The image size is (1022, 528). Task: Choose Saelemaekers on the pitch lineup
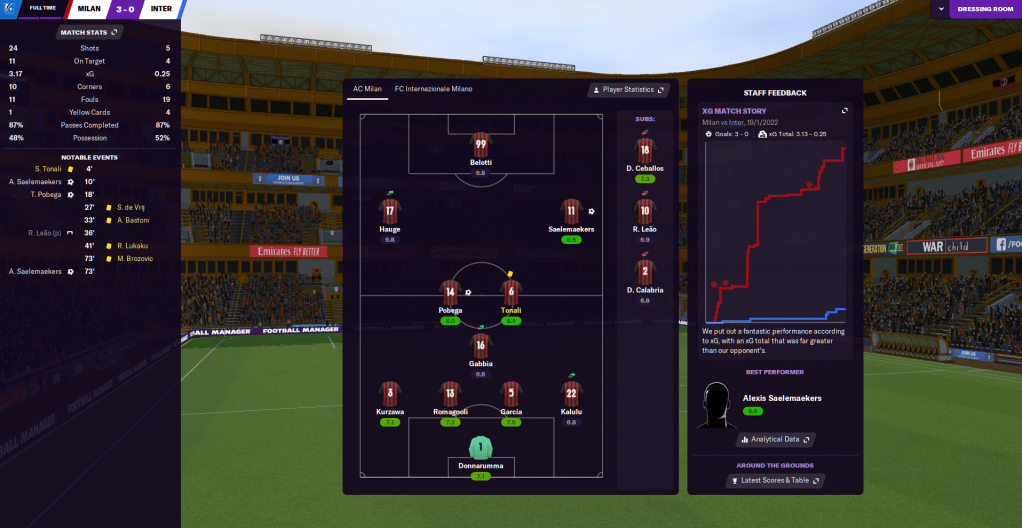point(571,212)
